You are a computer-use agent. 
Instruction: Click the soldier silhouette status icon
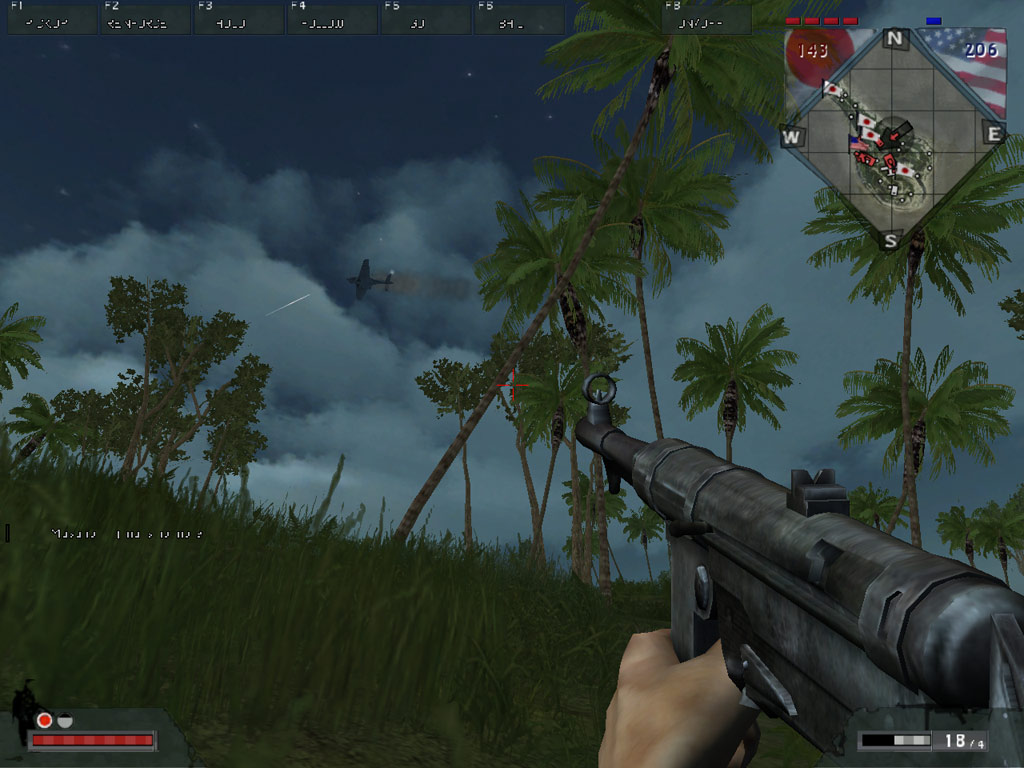tap(24, 712)
